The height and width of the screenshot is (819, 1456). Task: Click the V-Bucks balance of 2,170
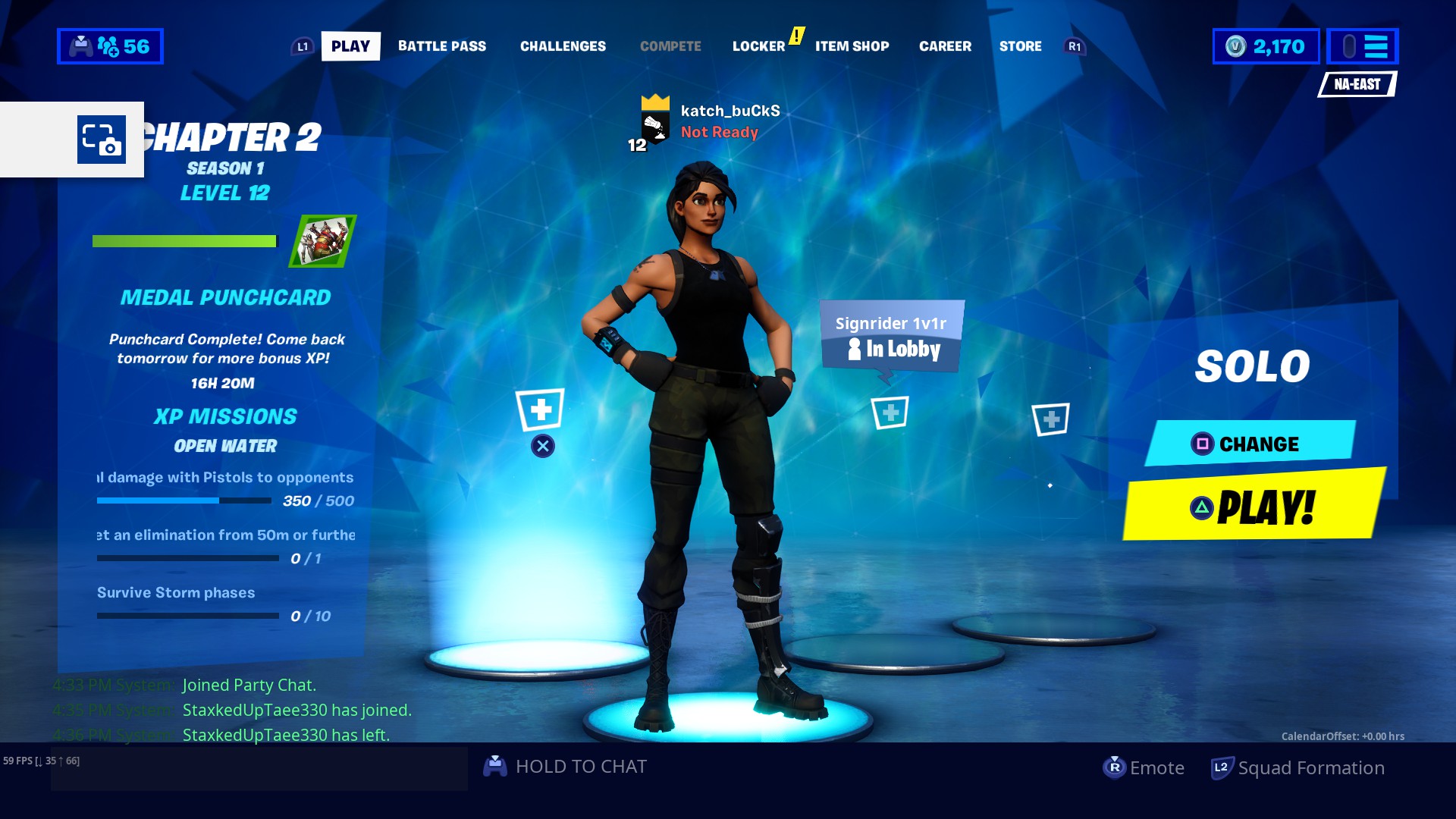coord(1266,46)
